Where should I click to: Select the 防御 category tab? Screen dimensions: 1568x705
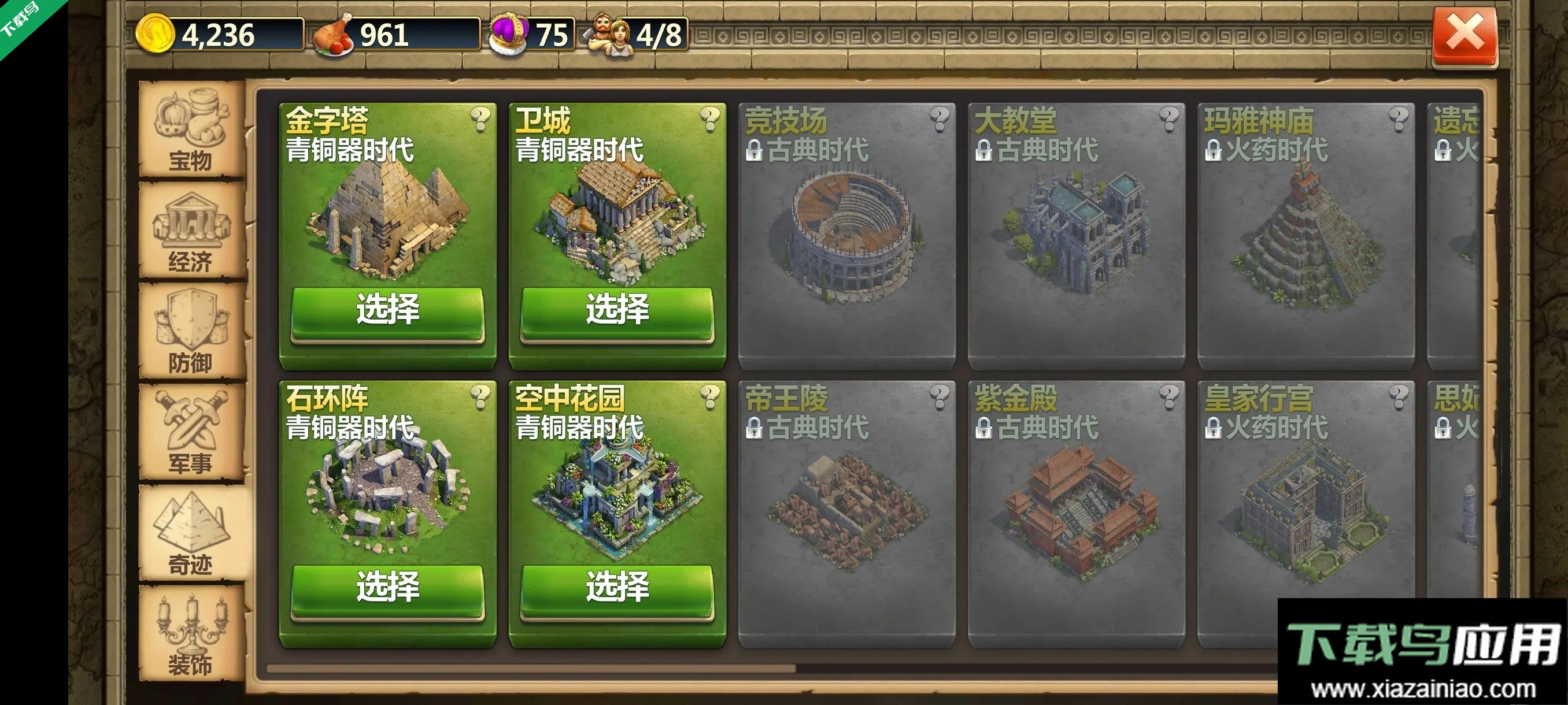191,332
